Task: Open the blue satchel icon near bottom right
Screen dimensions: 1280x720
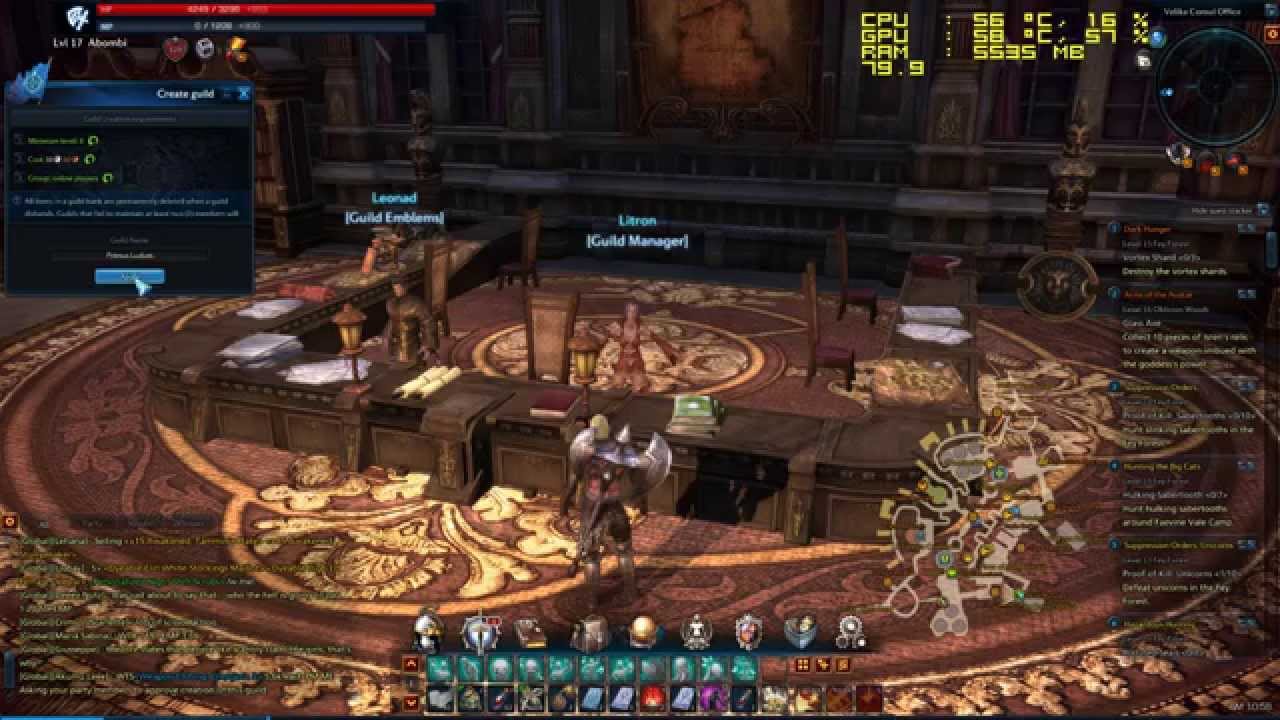Action: pyautogui.click(x=798, y=631)
